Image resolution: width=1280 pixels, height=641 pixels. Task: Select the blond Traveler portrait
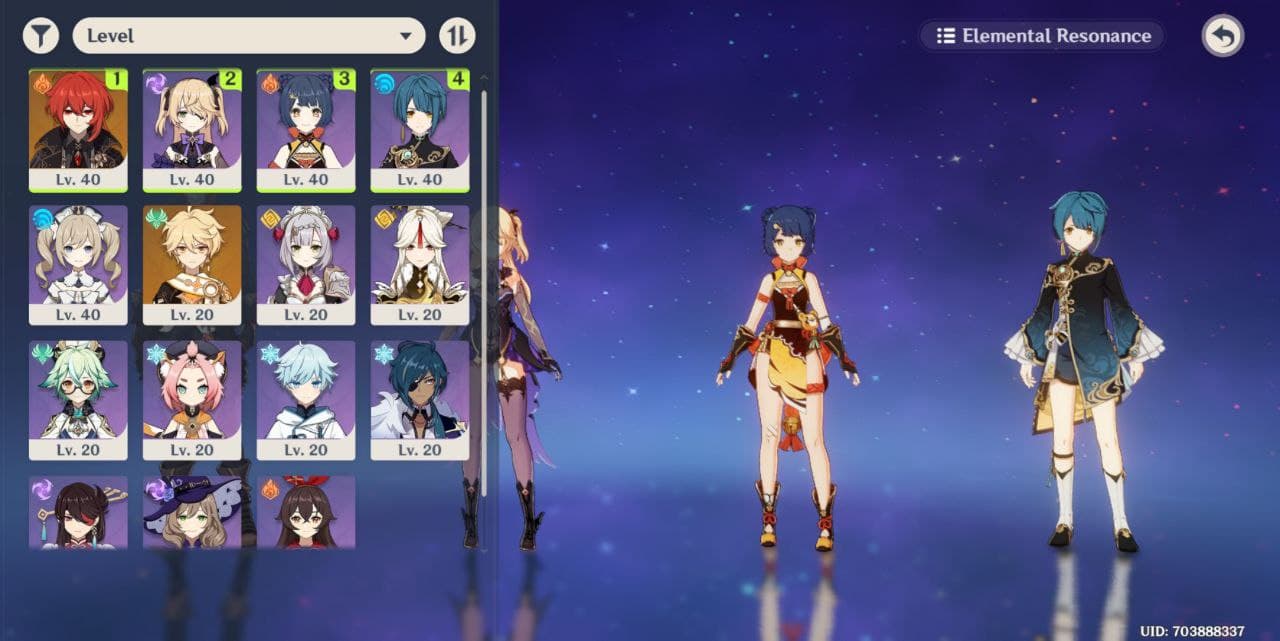(x=192, y=265)
